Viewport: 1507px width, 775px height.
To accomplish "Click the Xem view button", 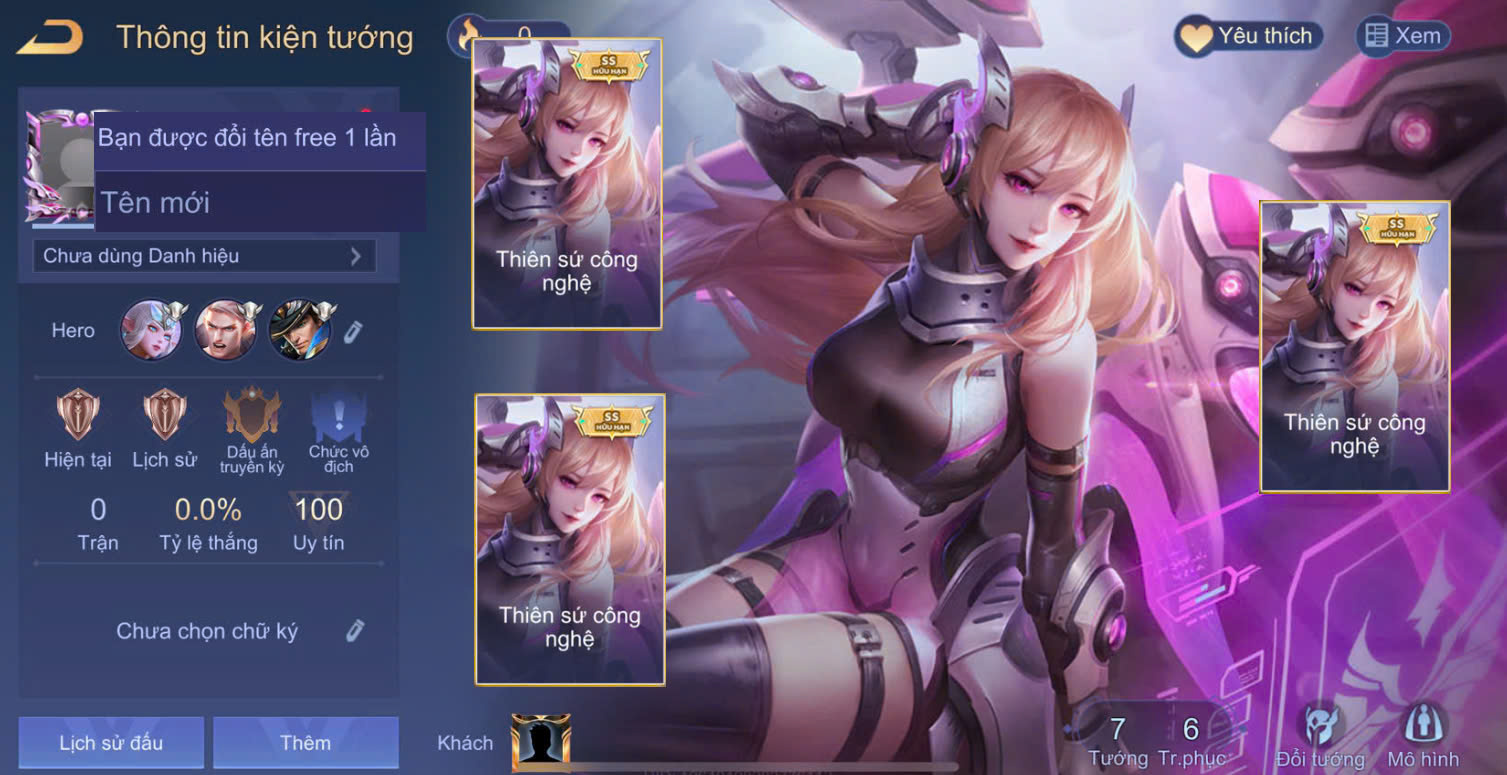I will tap(1403, 37).
